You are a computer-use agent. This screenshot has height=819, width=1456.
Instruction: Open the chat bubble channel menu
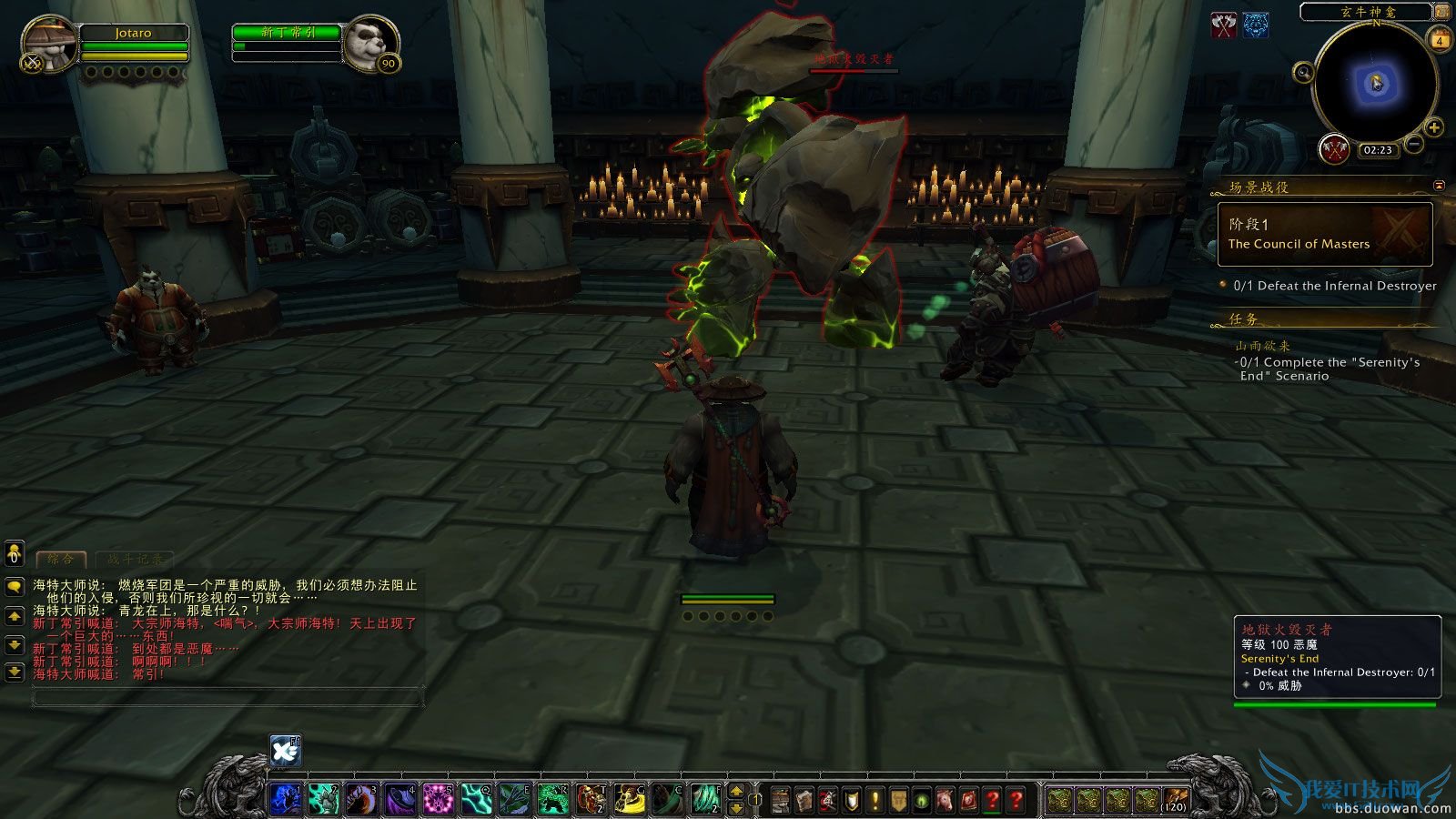coord(14,587)
